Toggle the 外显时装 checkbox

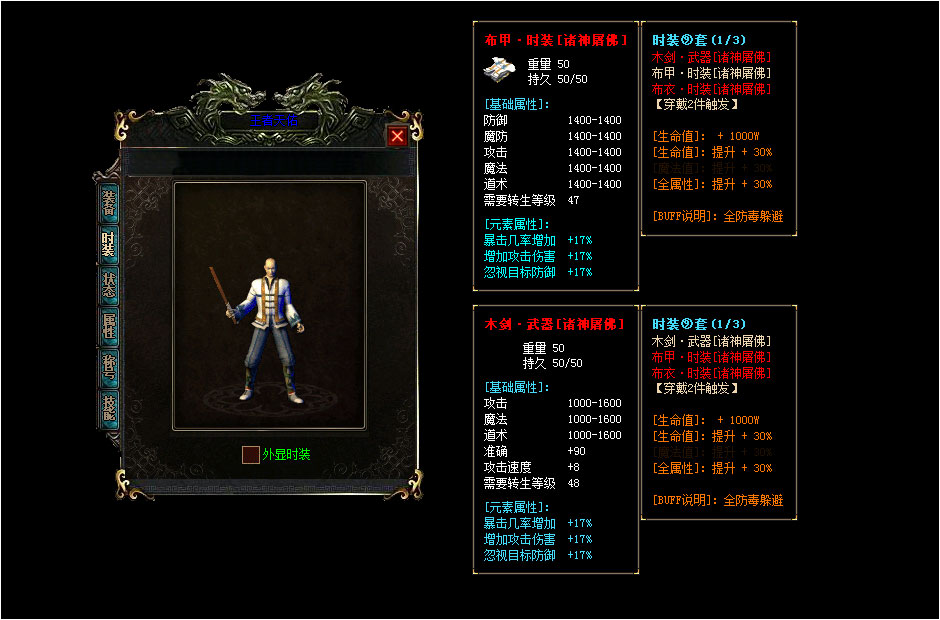coord(250,455)
